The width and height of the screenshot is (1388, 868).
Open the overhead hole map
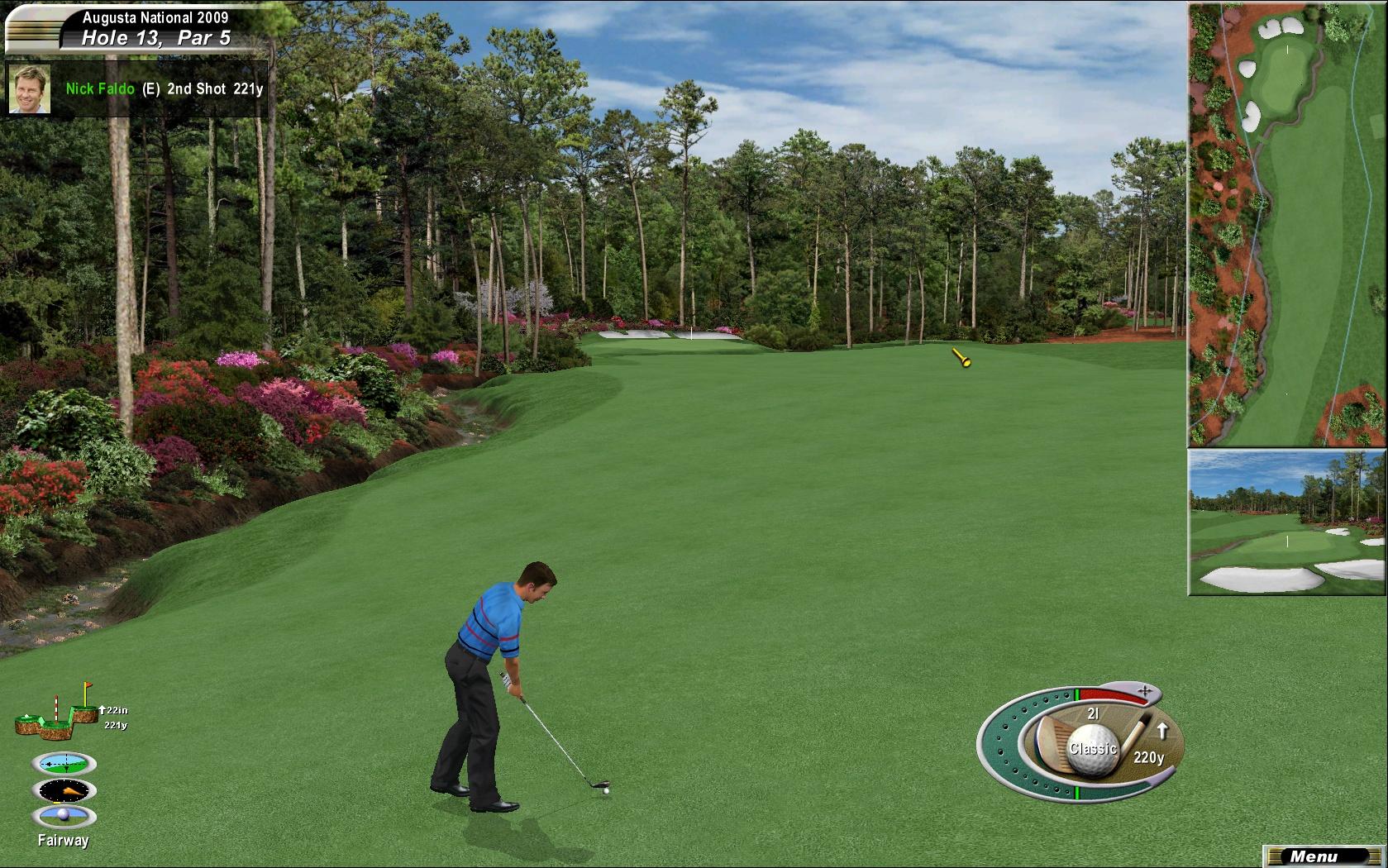coord(1287,225)
